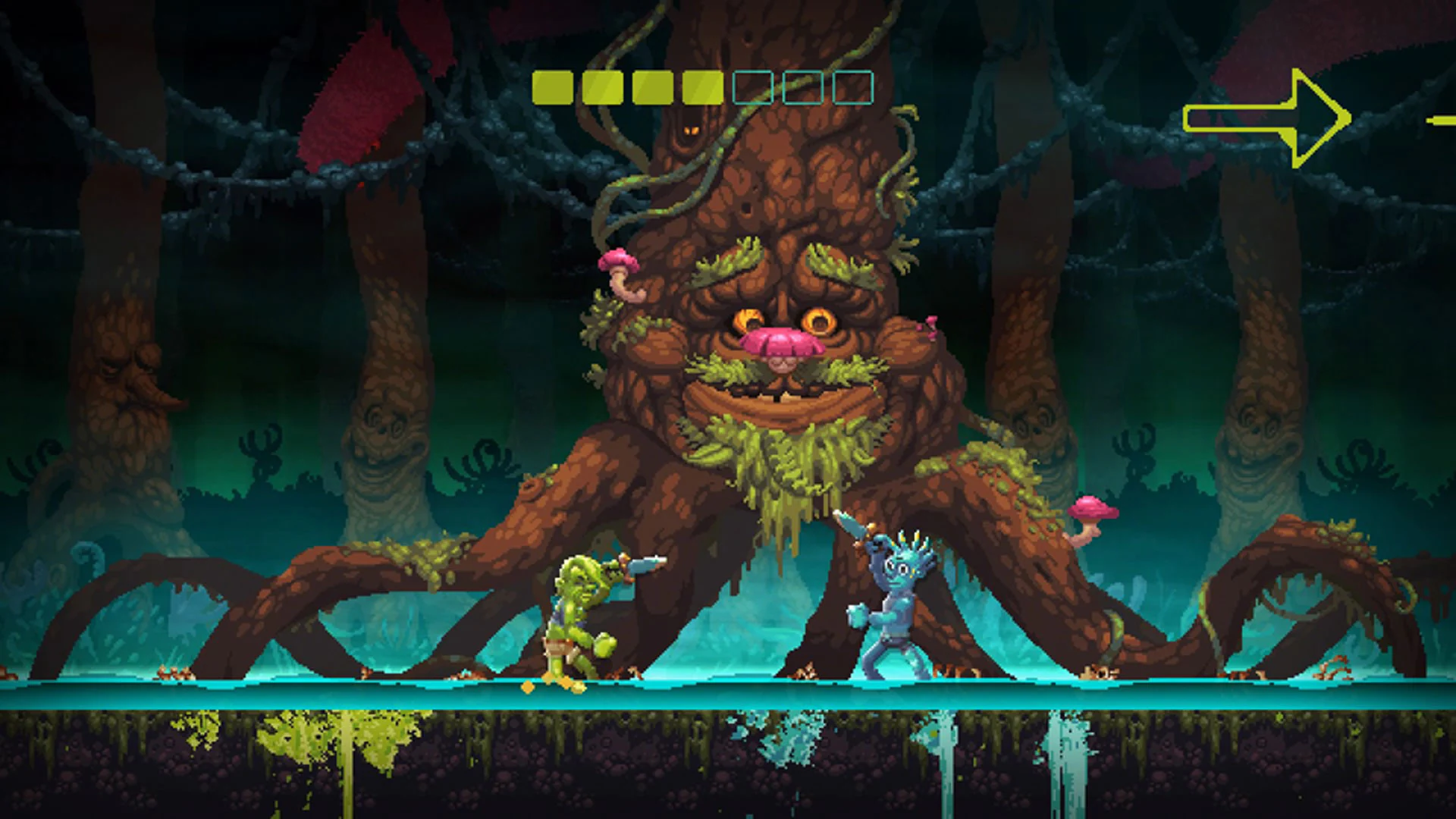Toggle the first filled yellow health square

[x=554, y=88]
